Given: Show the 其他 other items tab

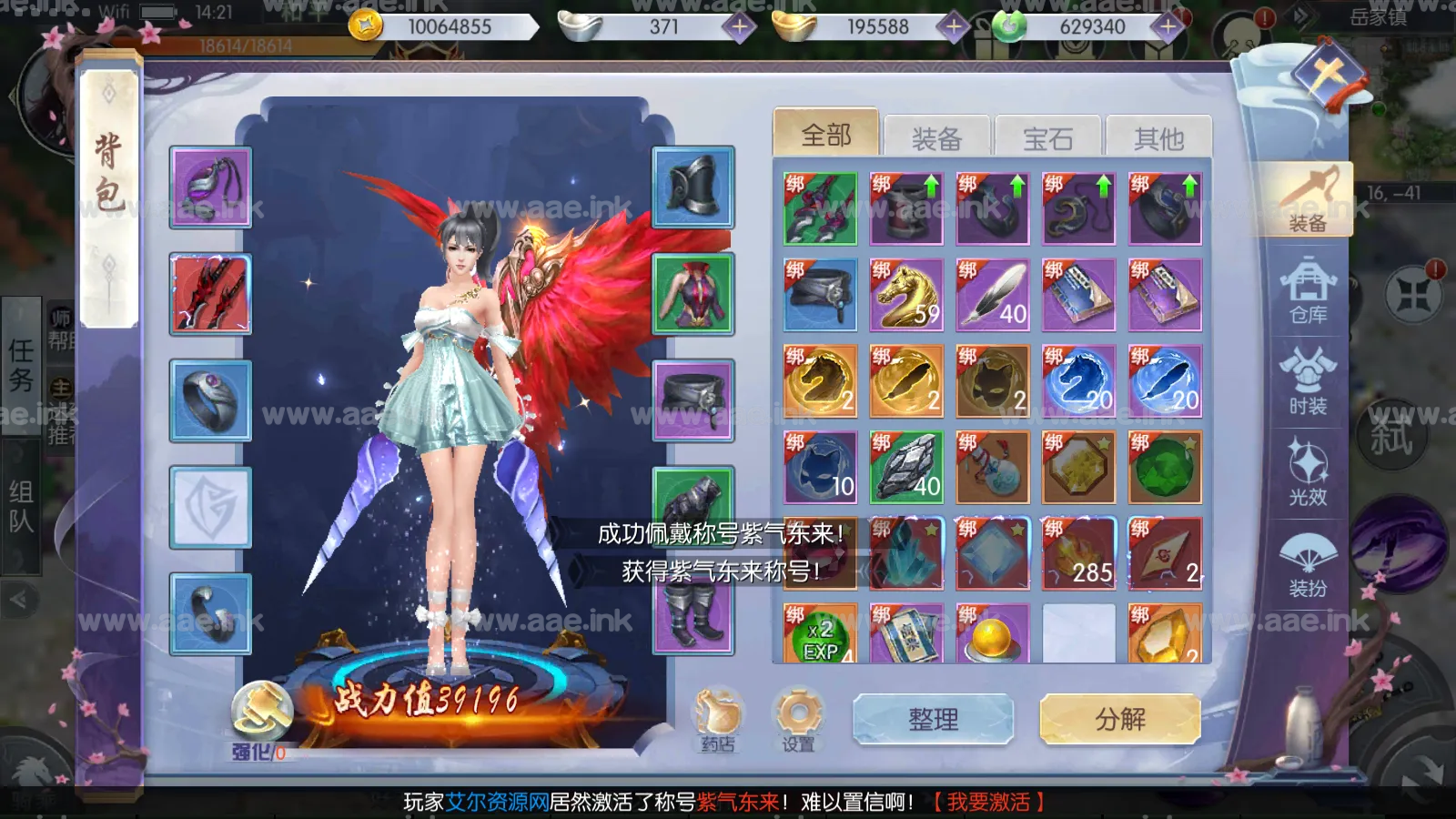Looking at the screenshot, I should [x=1158, y=138].
